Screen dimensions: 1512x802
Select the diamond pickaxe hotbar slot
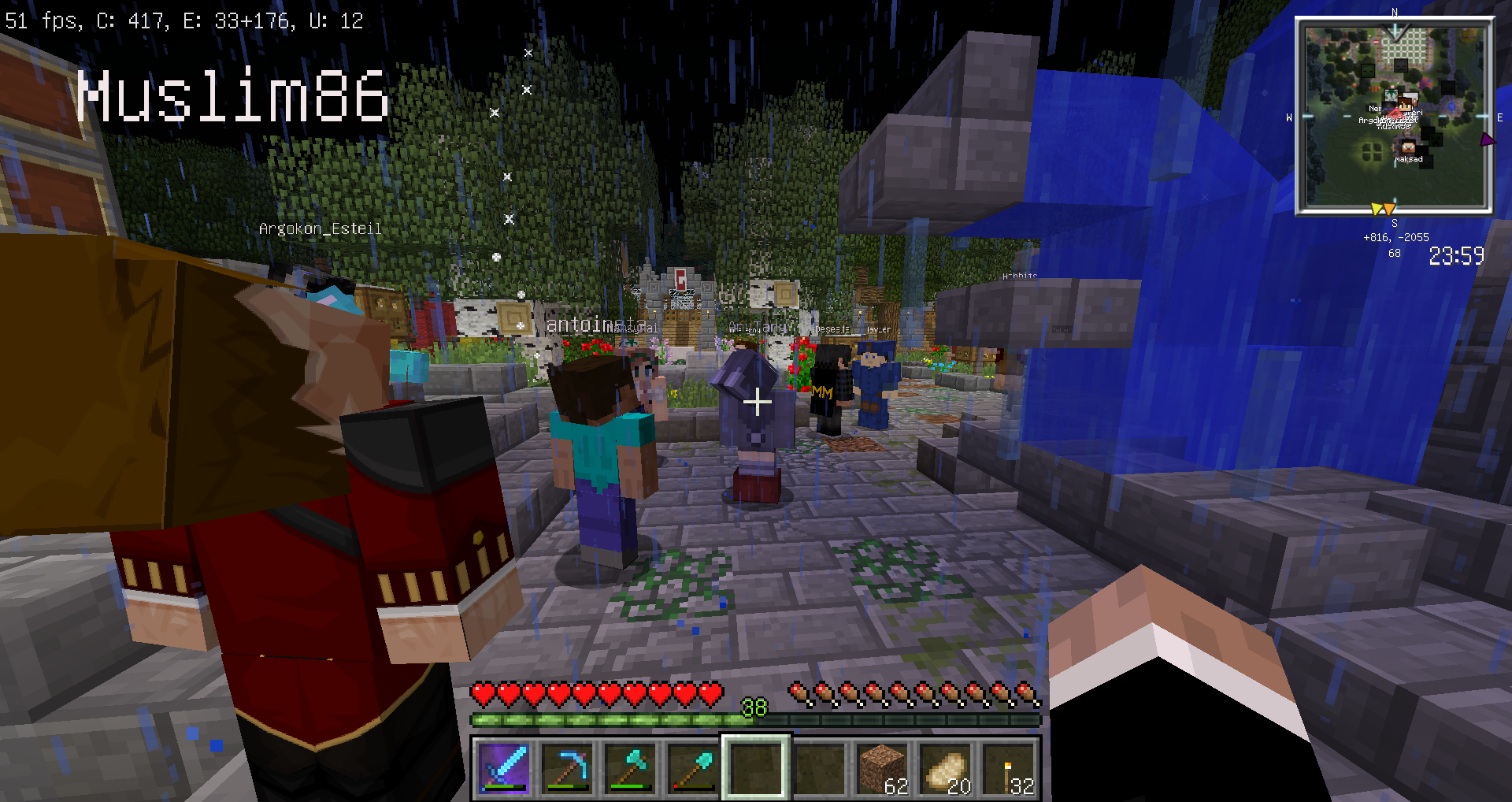(x=567, y=767)
